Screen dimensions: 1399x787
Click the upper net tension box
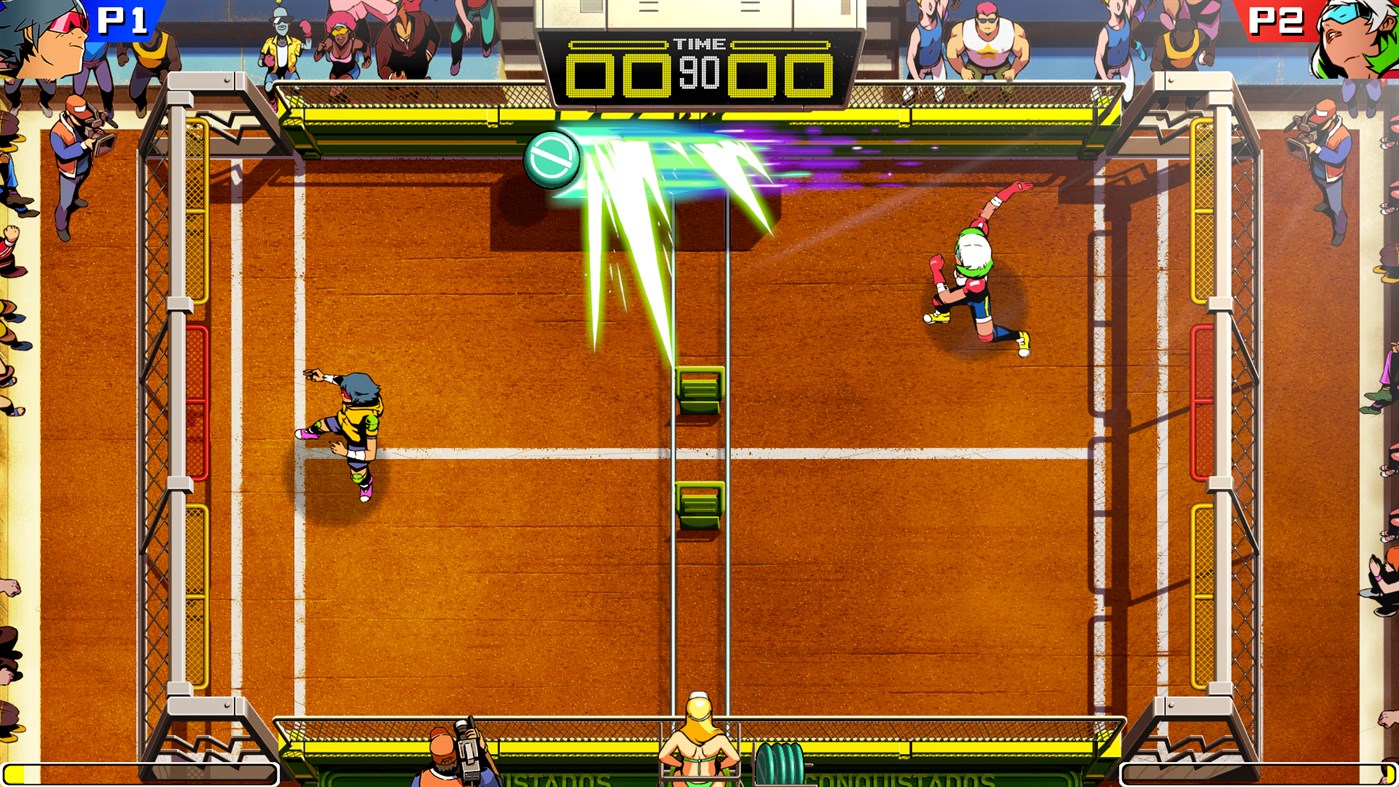pyautogui.click(x=698, y=387)
